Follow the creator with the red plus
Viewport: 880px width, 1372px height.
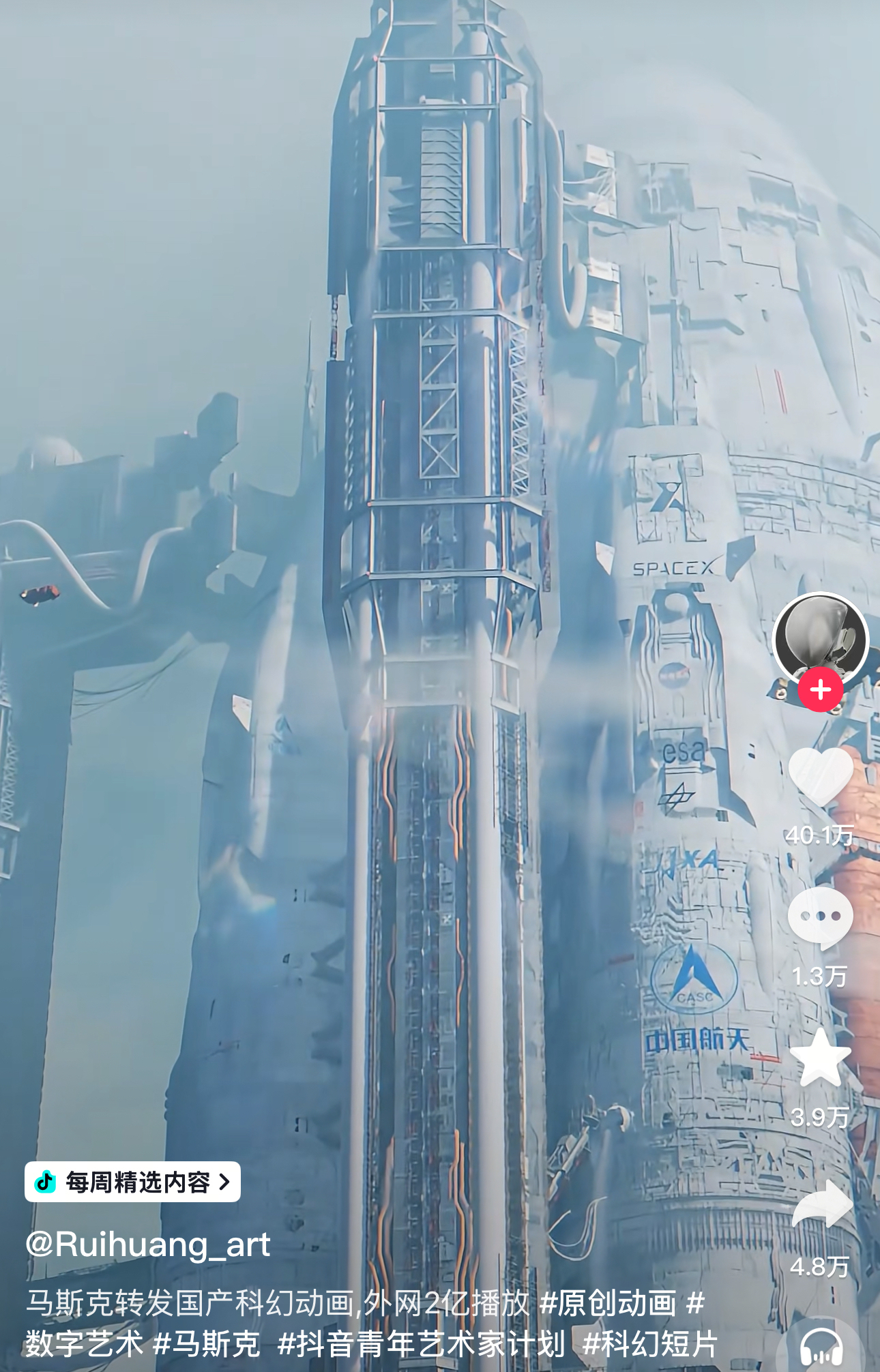coord(820,690)
